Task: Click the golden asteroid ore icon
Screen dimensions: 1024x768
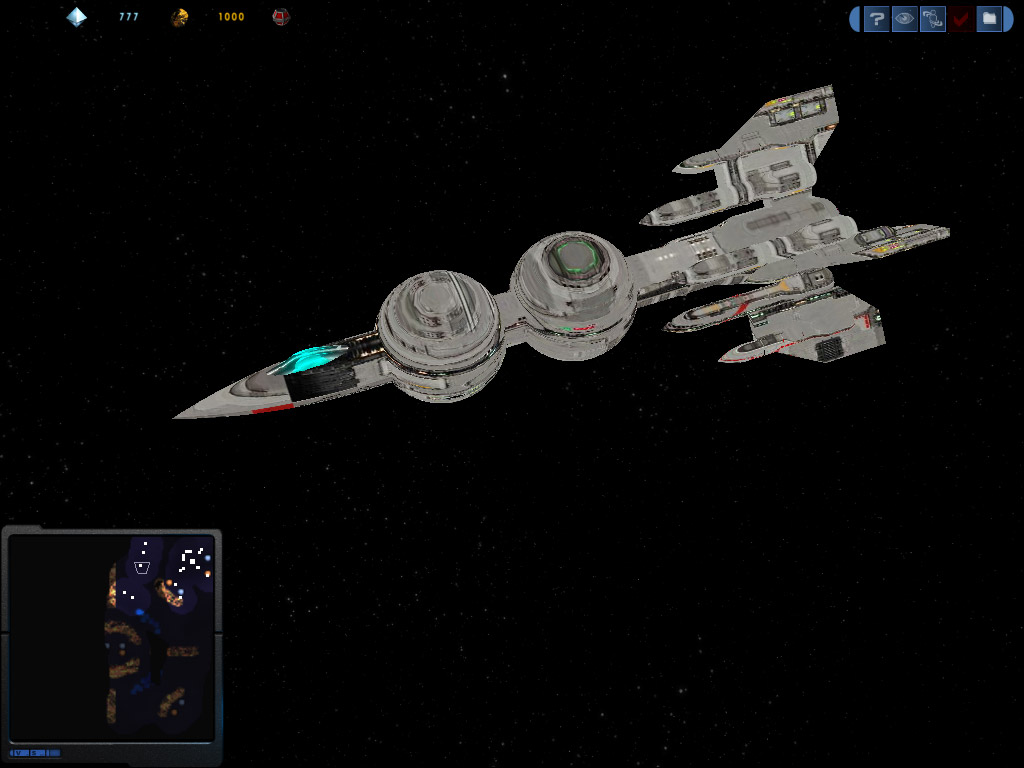Action: click(x=179, y=17)
